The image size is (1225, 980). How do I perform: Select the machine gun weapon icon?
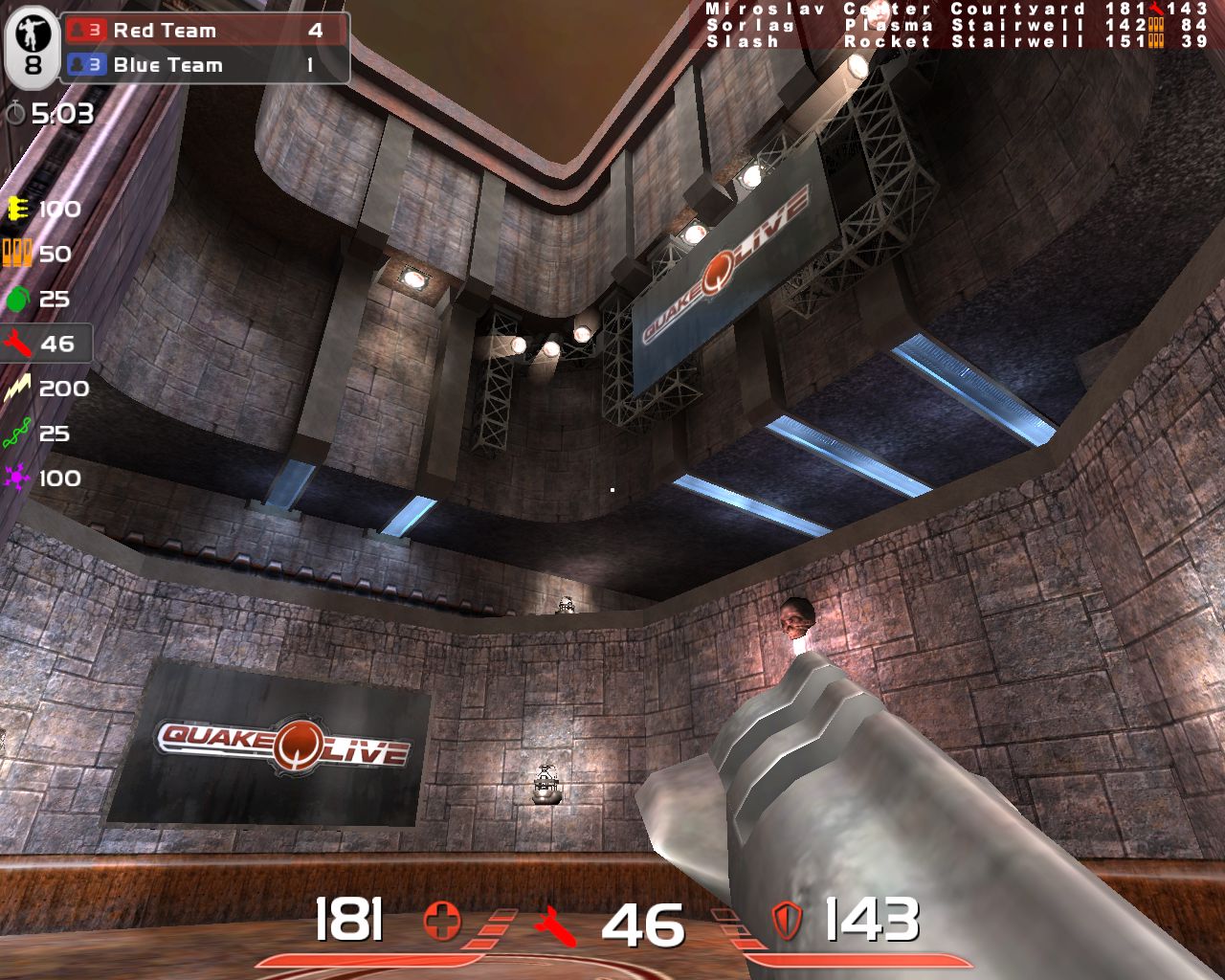(17, 209)
